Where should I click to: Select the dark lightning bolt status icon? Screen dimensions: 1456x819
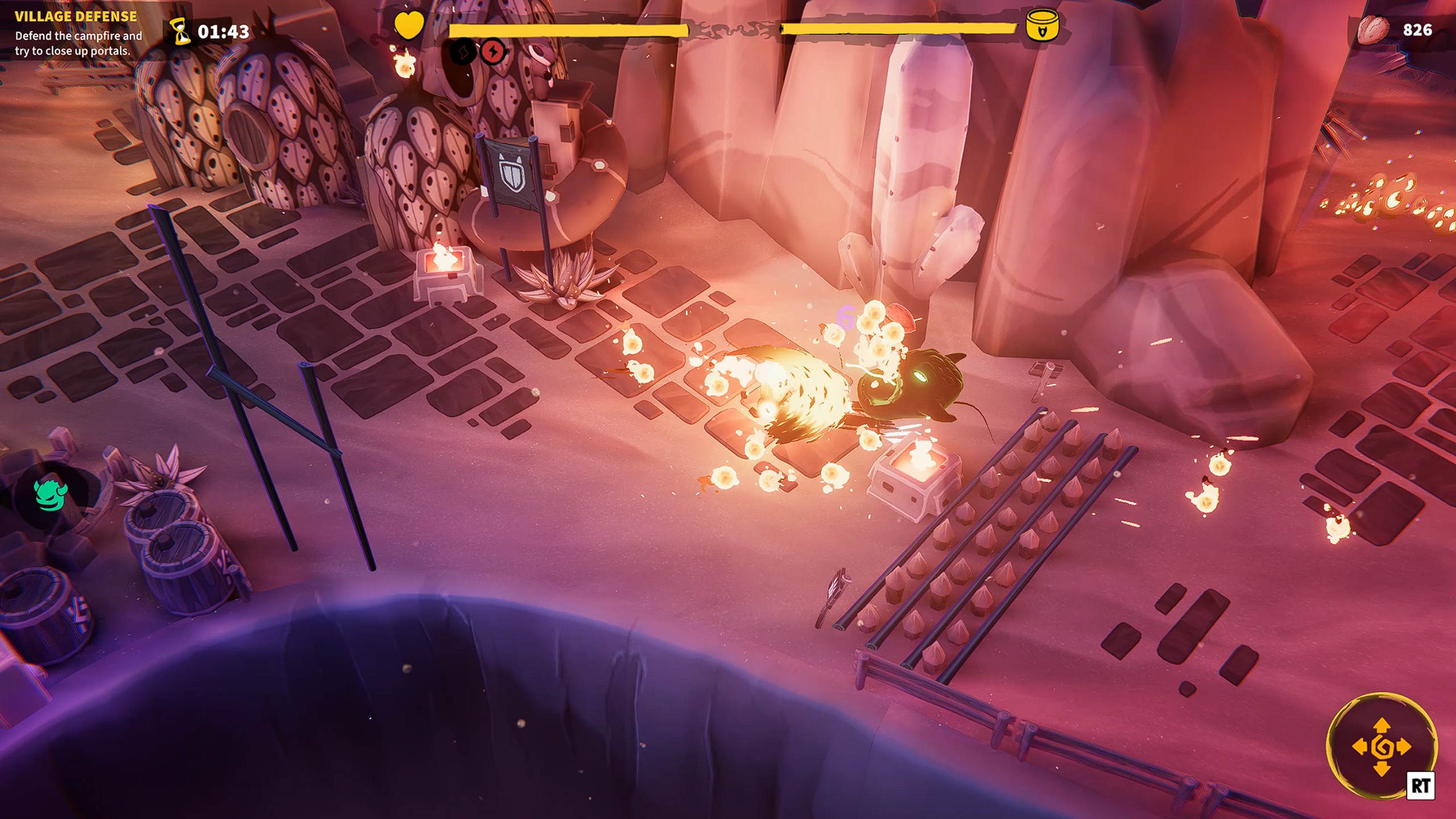tap(463, 52)
